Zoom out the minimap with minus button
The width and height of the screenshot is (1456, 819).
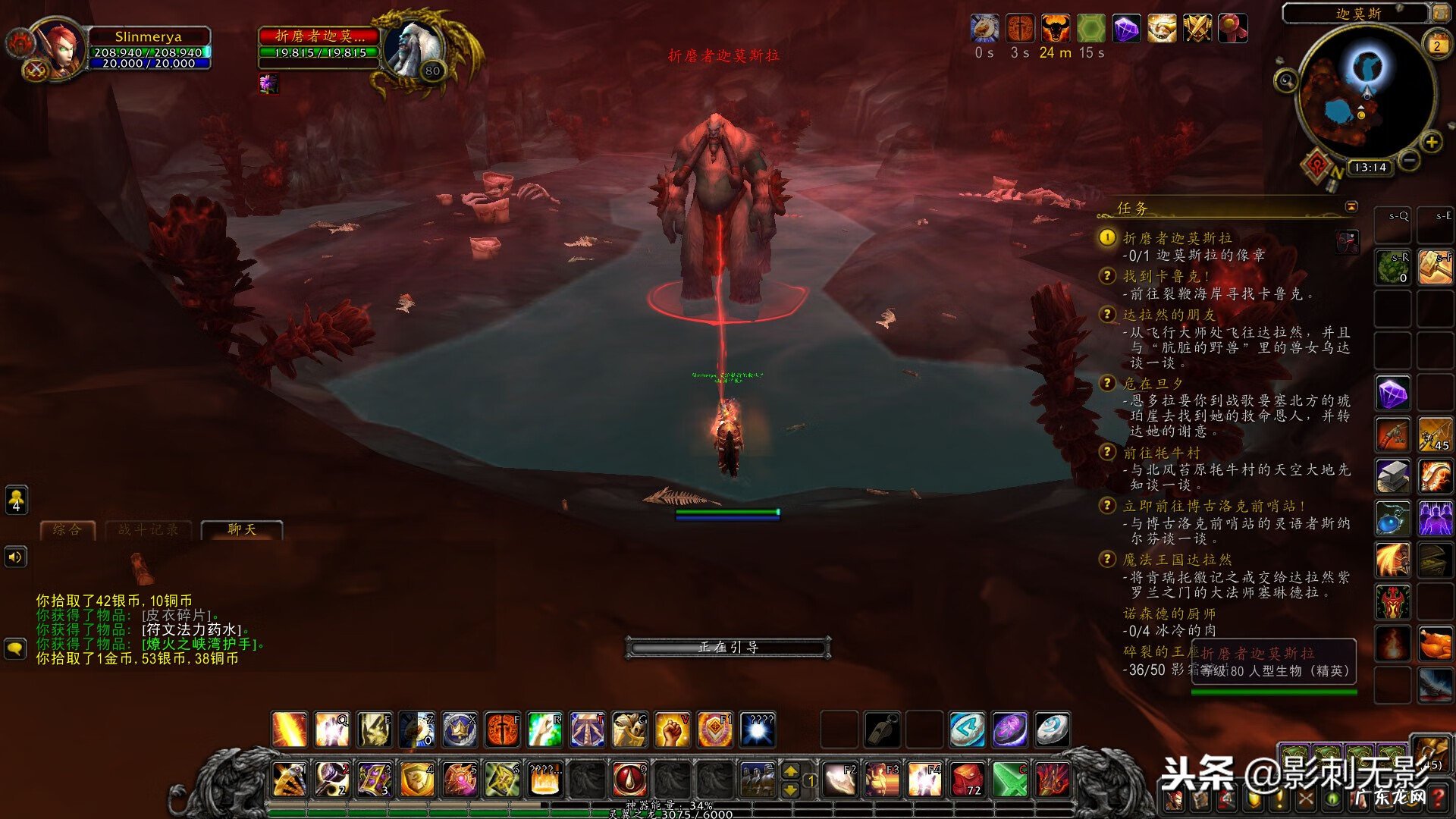[x=1409, y=161]
